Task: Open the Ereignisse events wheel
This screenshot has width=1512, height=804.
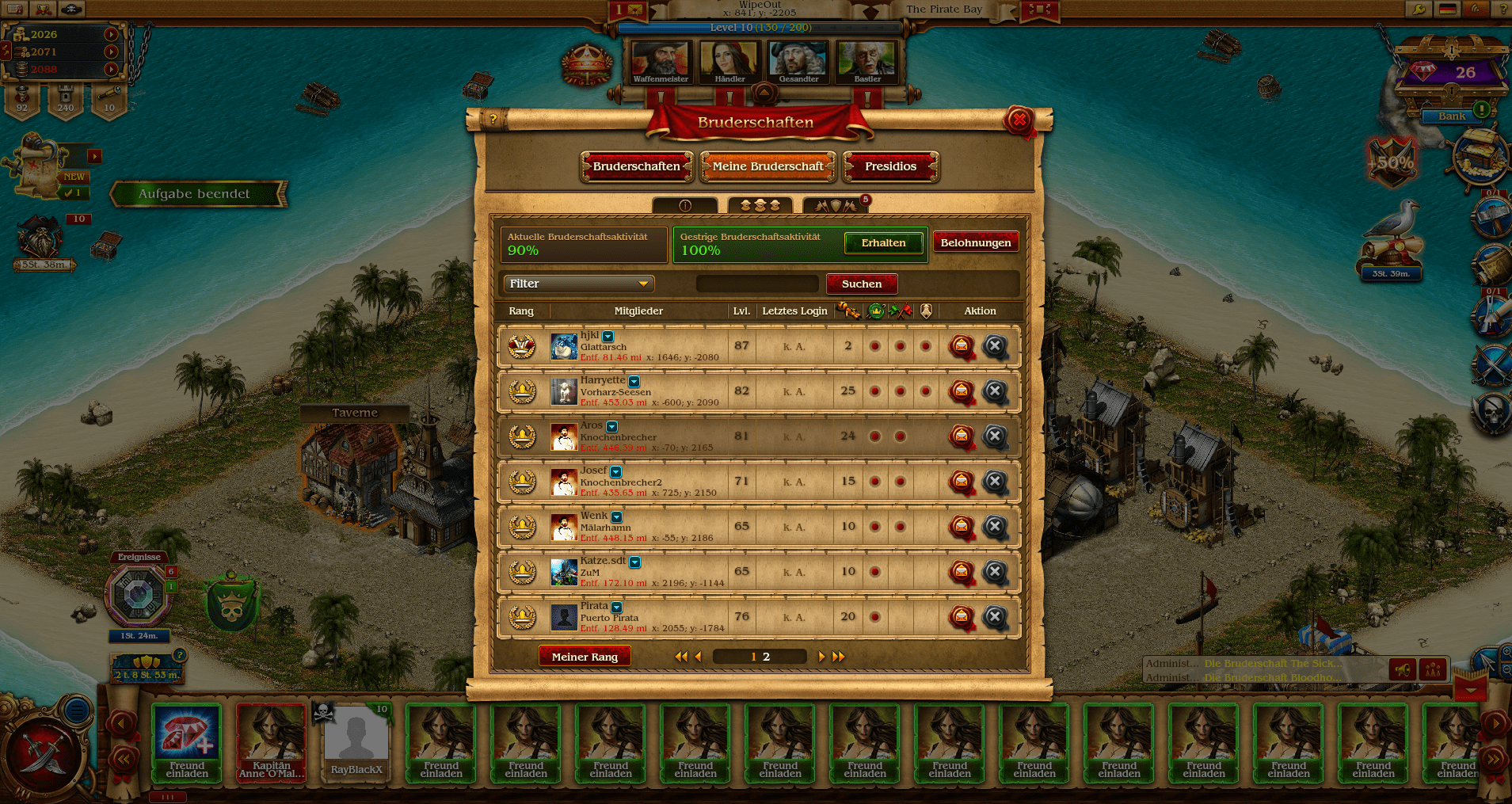Action: click(139, 594)
